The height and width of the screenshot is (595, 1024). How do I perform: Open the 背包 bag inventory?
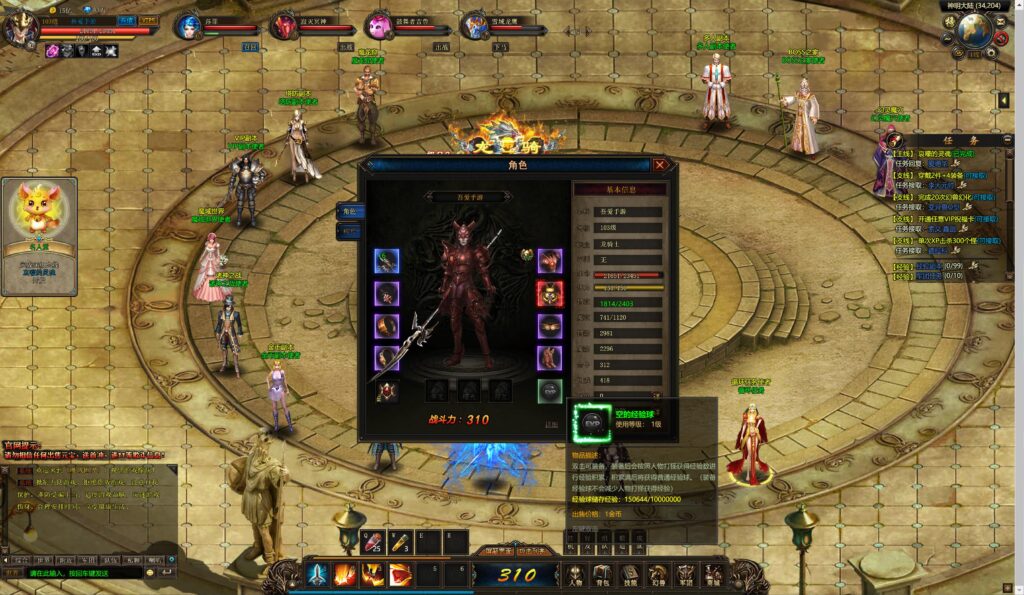pyautogui.click(x=603, y=575)
